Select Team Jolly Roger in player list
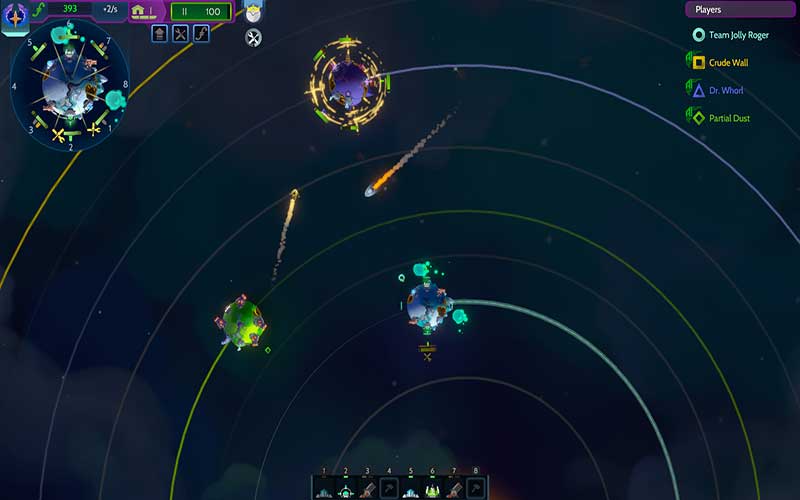Image resolution: width=800 pixels, height=500 pixels. 738,35
